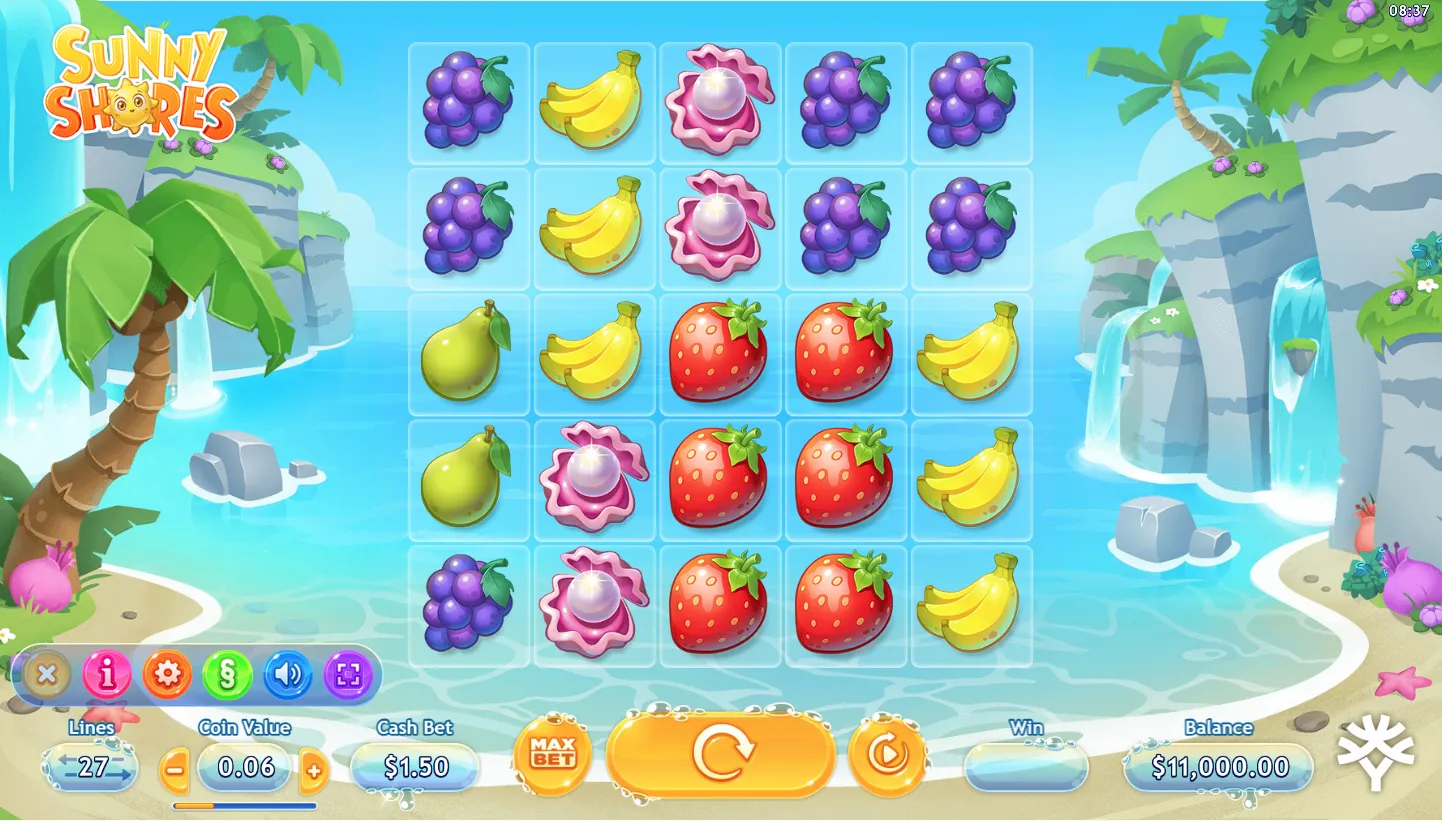Adjust the coin value slider bar
Viewport: 1442px width, 821px height.
click(244, 805)
